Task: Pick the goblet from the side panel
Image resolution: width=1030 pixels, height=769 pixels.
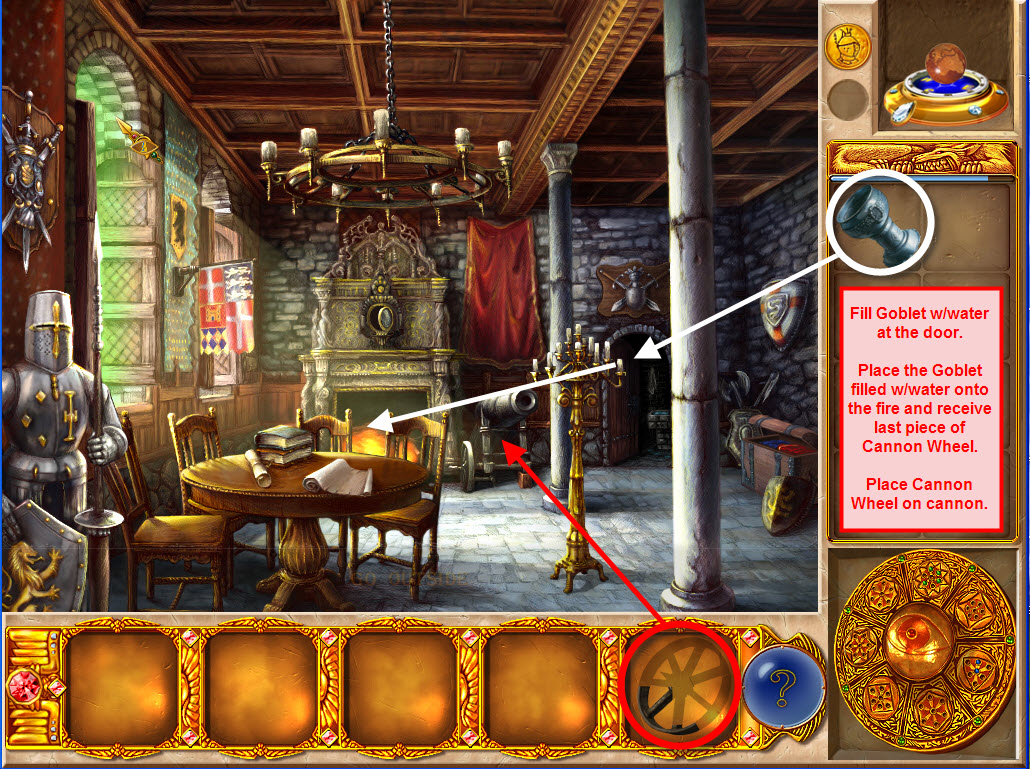Action: coord(879,226)
